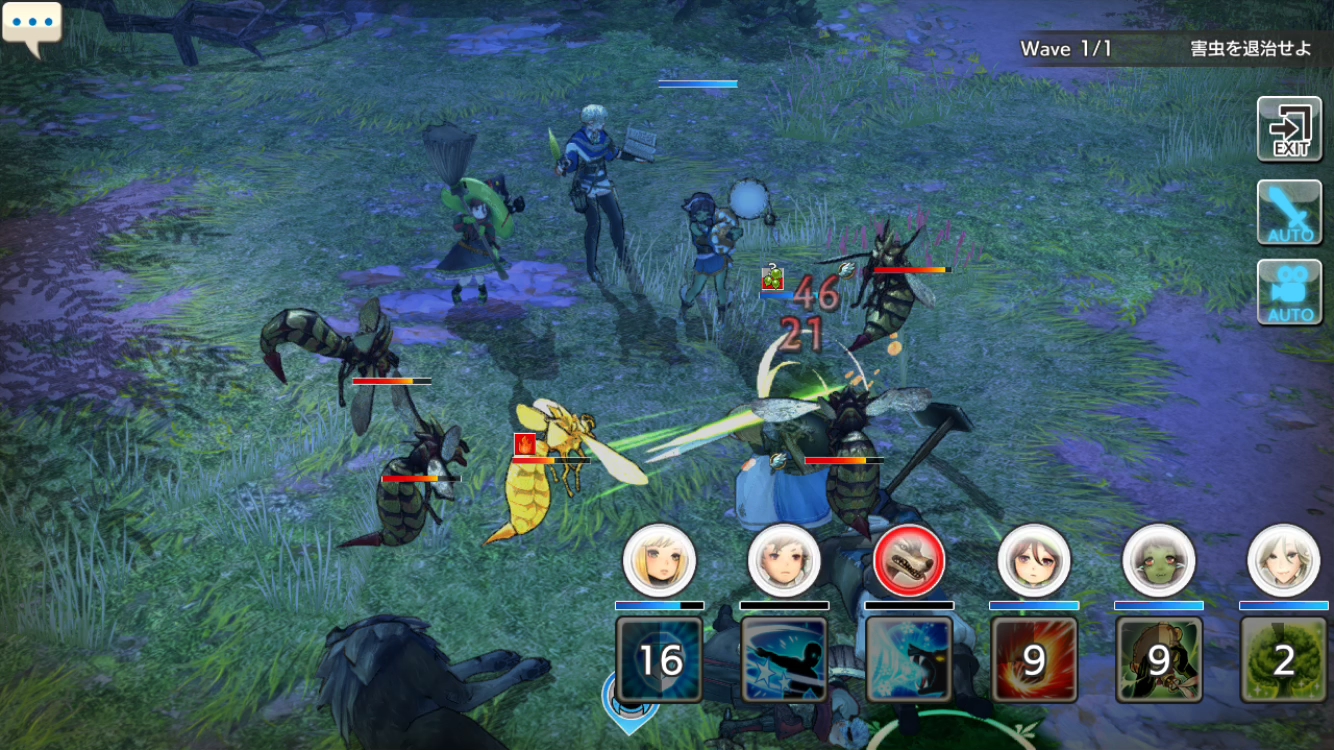The image size is (1334, 750).
Task: Open the chat speech bubble
Action: [32, 28]
